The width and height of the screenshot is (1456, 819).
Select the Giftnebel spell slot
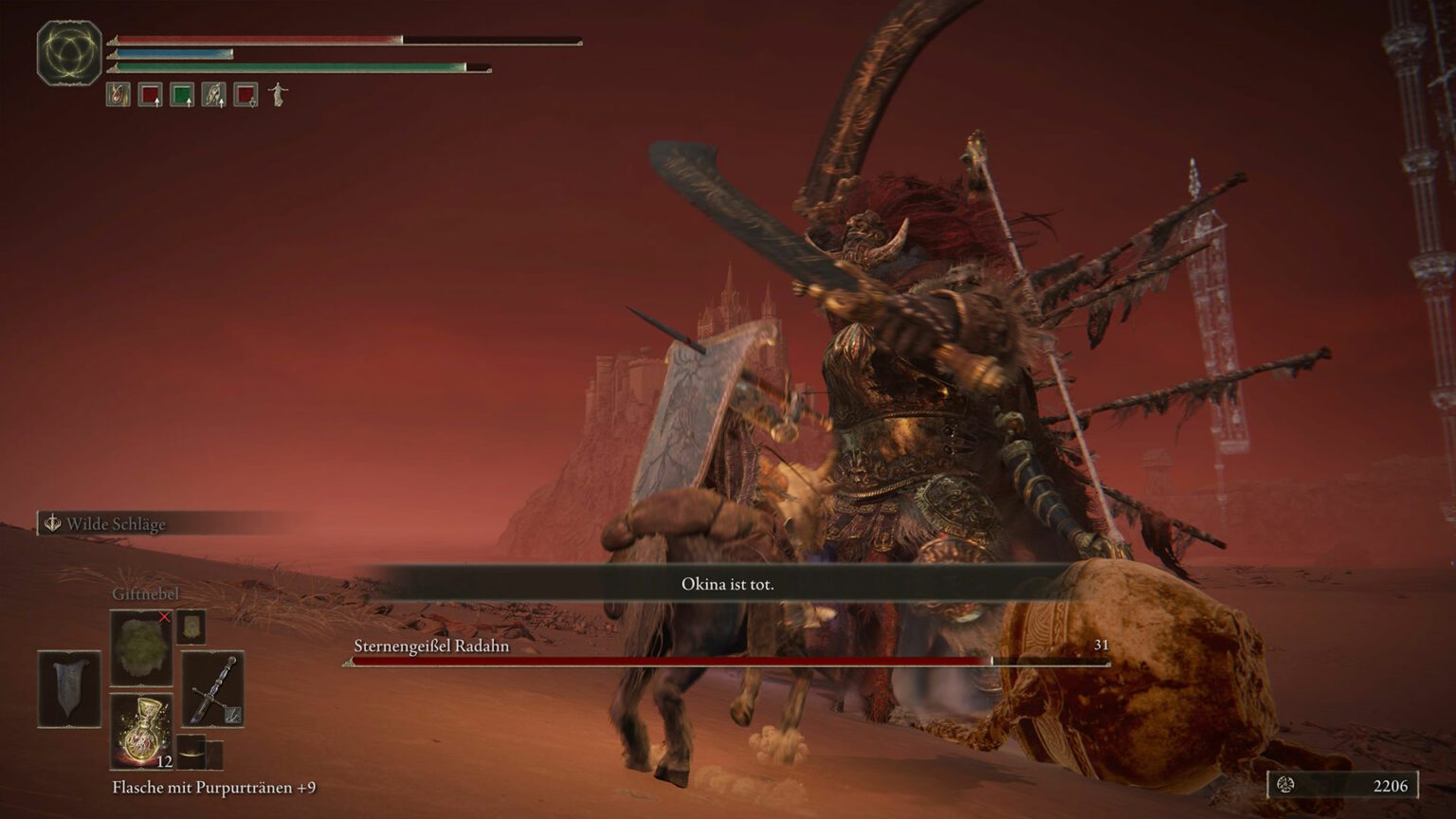(x=141, y=647)
